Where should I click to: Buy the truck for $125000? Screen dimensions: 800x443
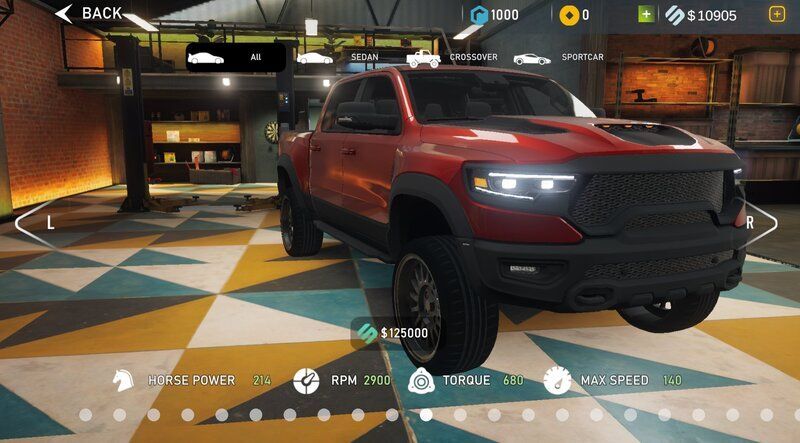pos(391,333)
